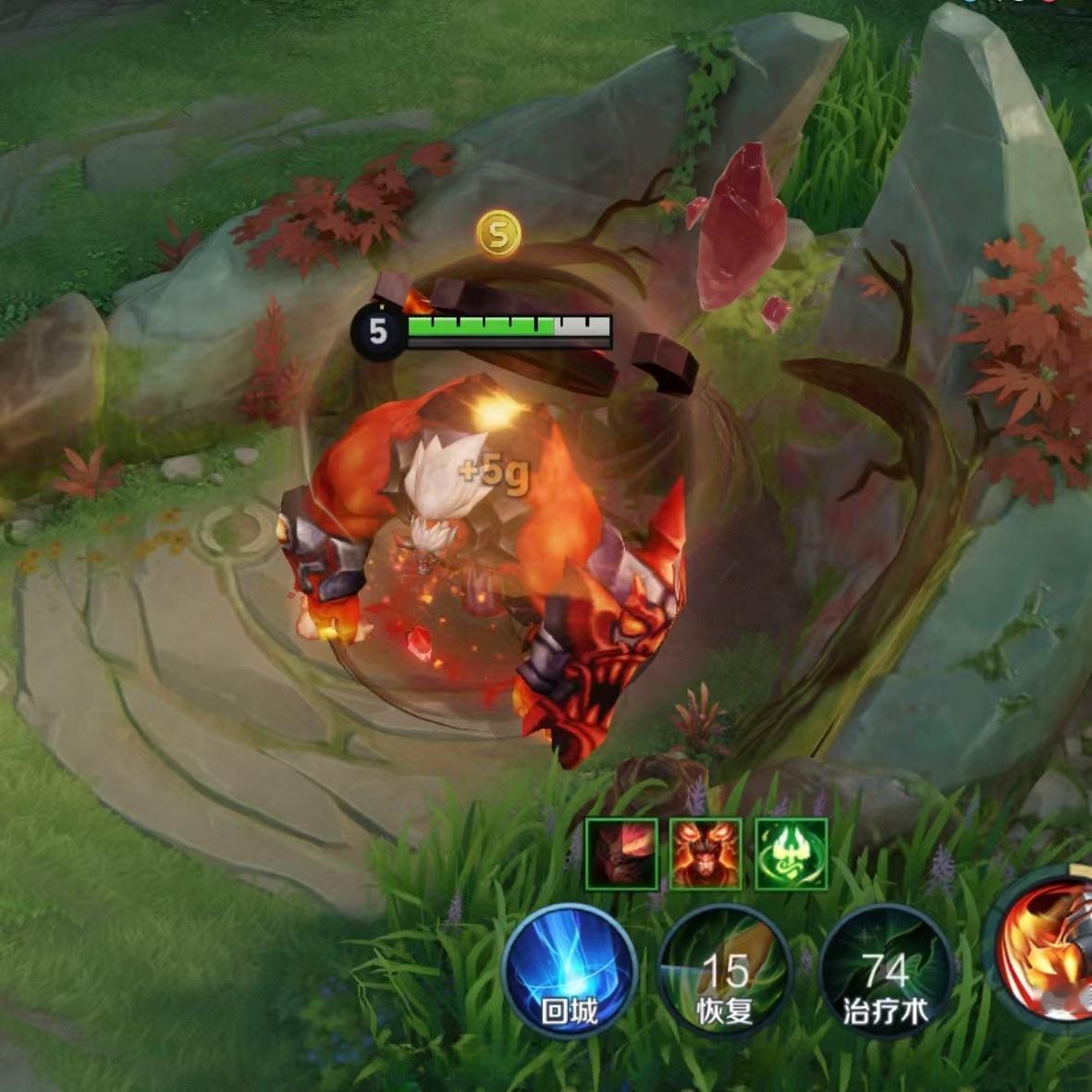The width and height of the screenshot is (1092, 1092).
Task: Select the green trident buff icon
Action: pos(791,854)
